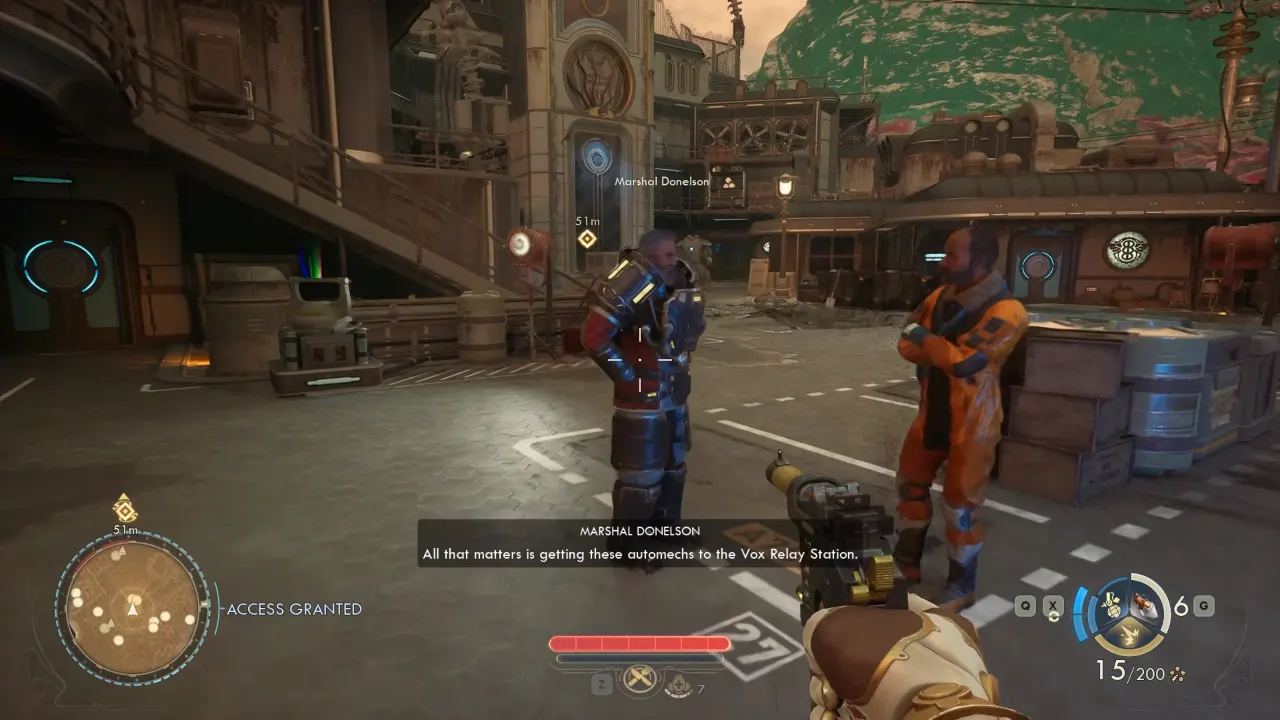Click the flare weapon icon showing 6 charges
Screen dimensions: 1280x720
(1144, 605)
